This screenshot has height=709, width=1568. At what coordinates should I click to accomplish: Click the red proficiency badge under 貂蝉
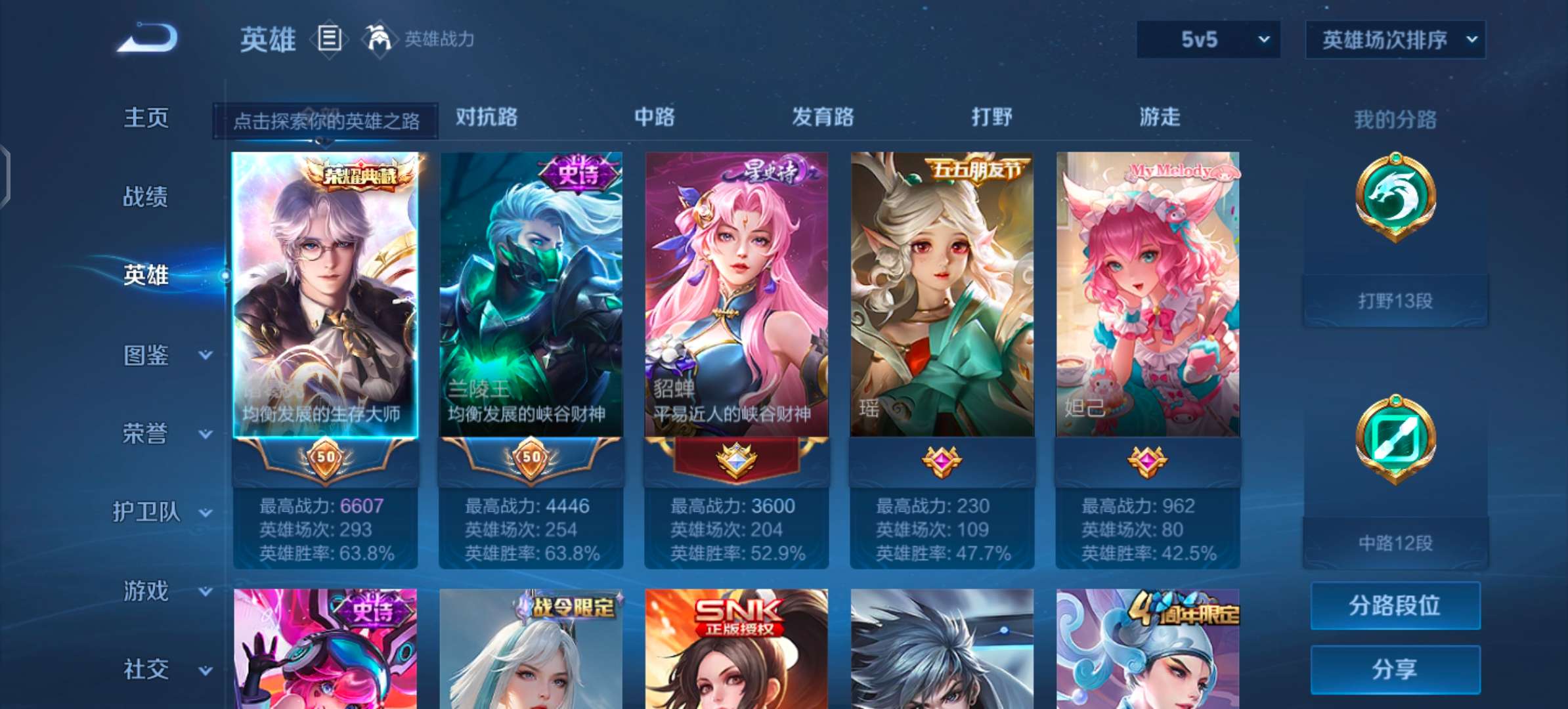pyautogui.click(x=736, y=460)
